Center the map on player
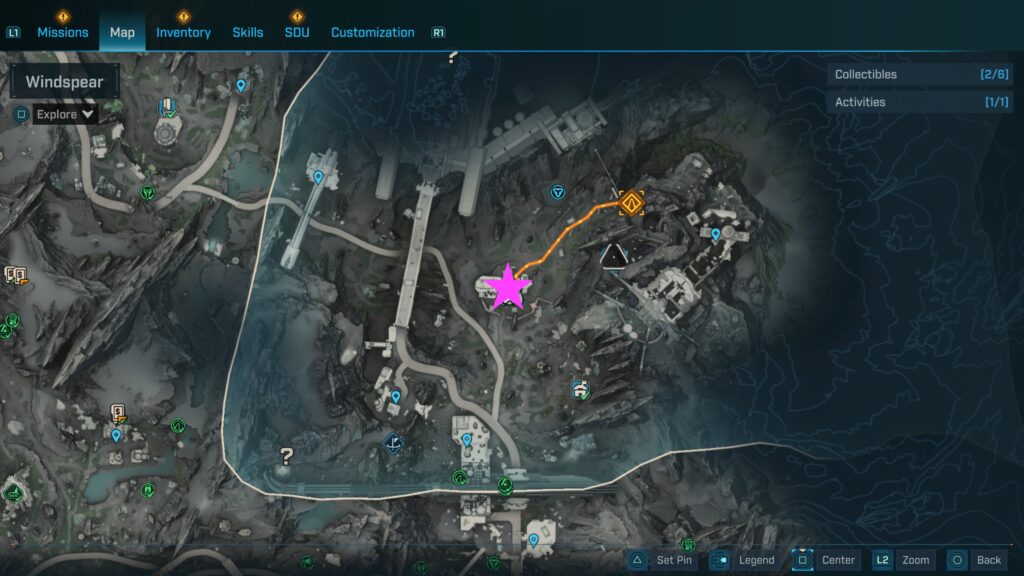The height and width of the screenshot is (576, 1024). pyautogui.click(x=826, y=560)
